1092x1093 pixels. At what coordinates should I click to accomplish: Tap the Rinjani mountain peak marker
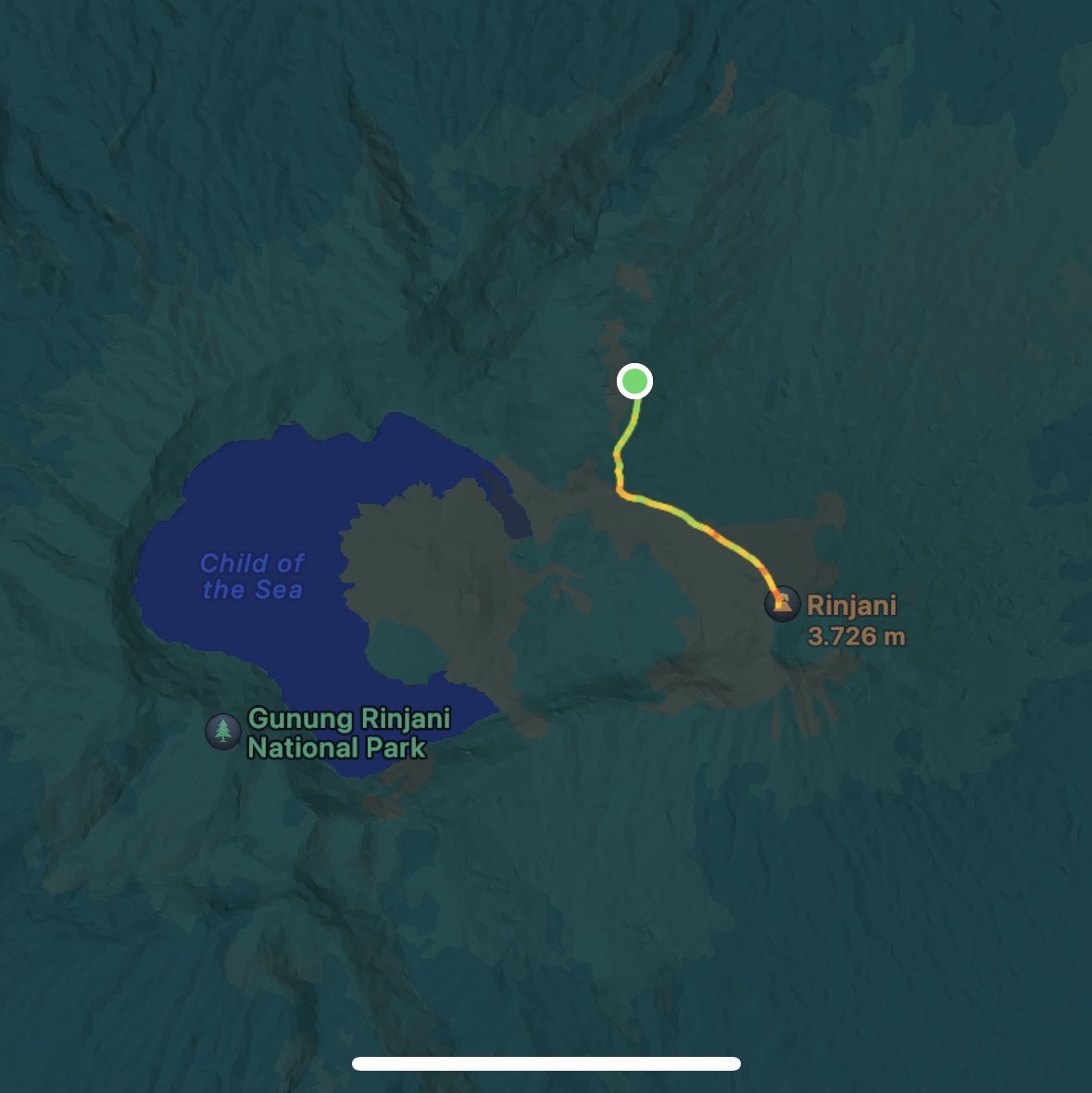click(783, 603)
